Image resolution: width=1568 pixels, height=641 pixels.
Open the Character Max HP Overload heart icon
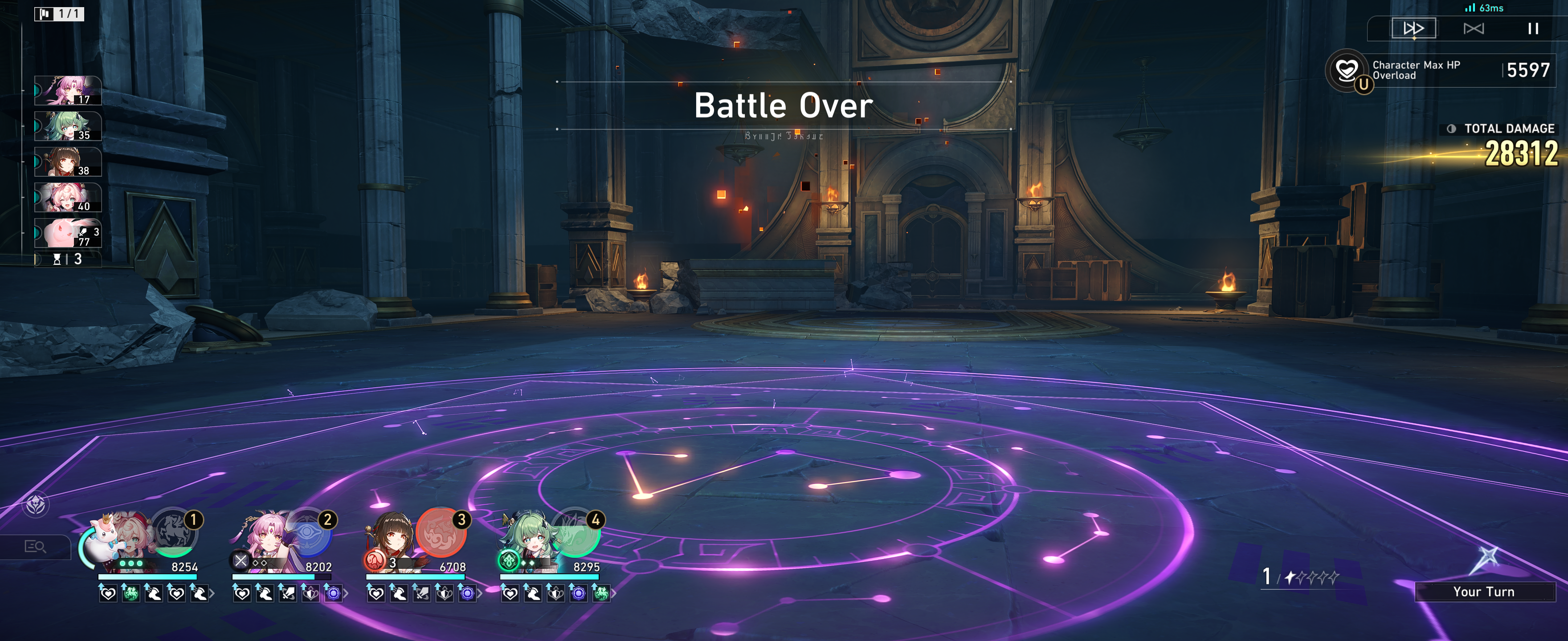(x=1347, y=70)
